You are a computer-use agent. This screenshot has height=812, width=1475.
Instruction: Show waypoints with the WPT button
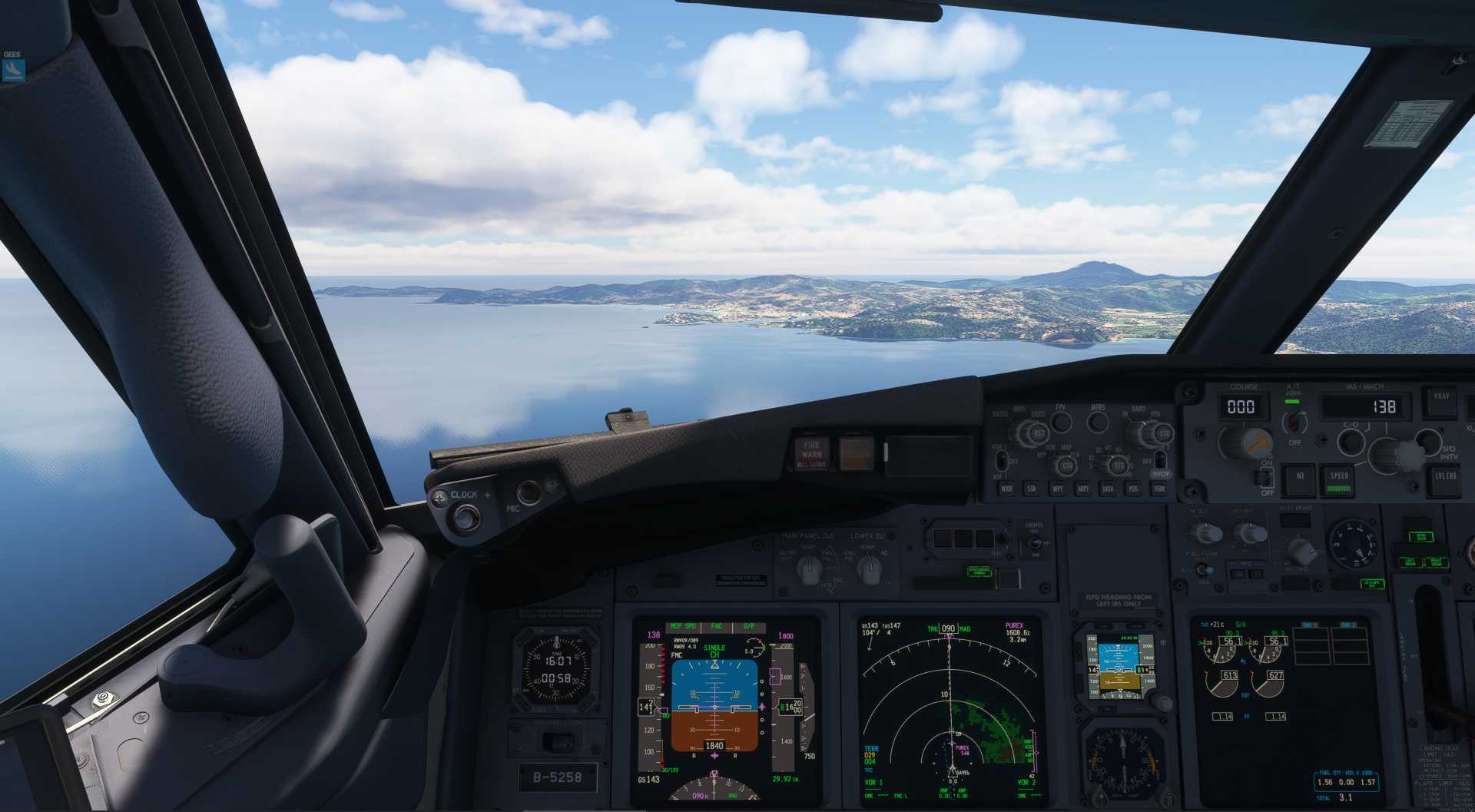point(1057,489)
